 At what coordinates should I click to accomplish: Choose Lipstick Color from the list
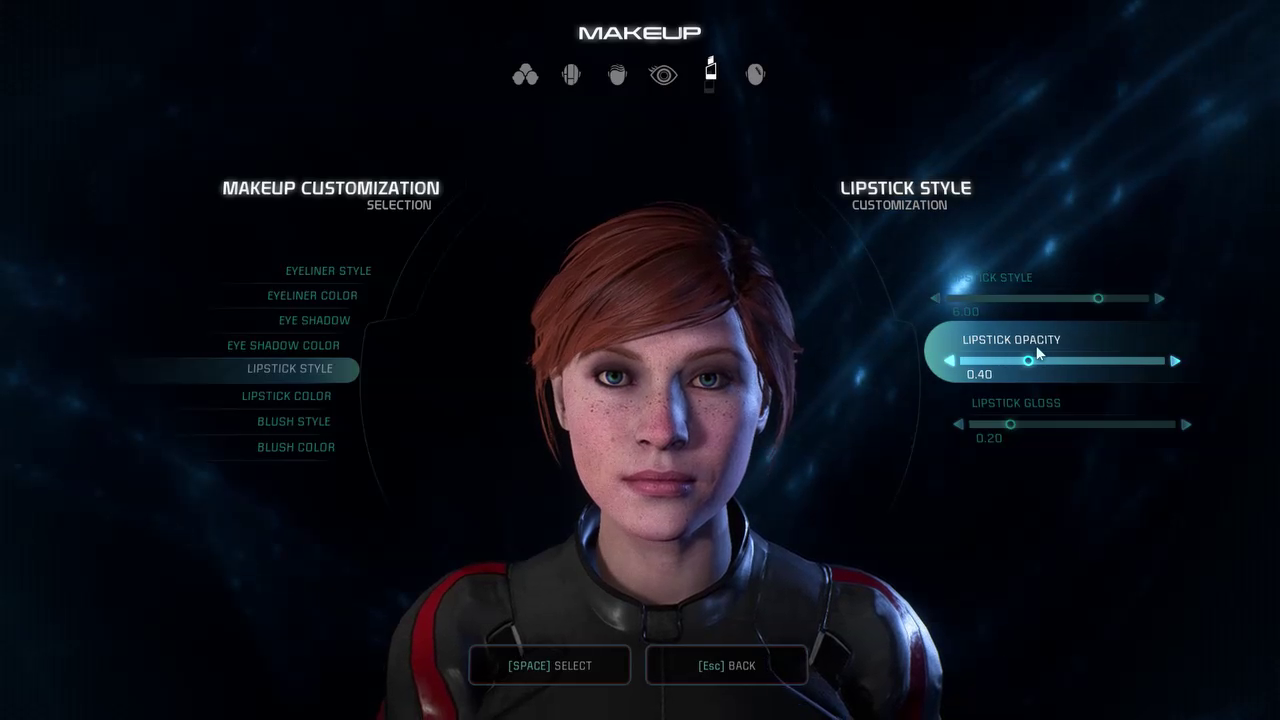(x=286, y=396)
